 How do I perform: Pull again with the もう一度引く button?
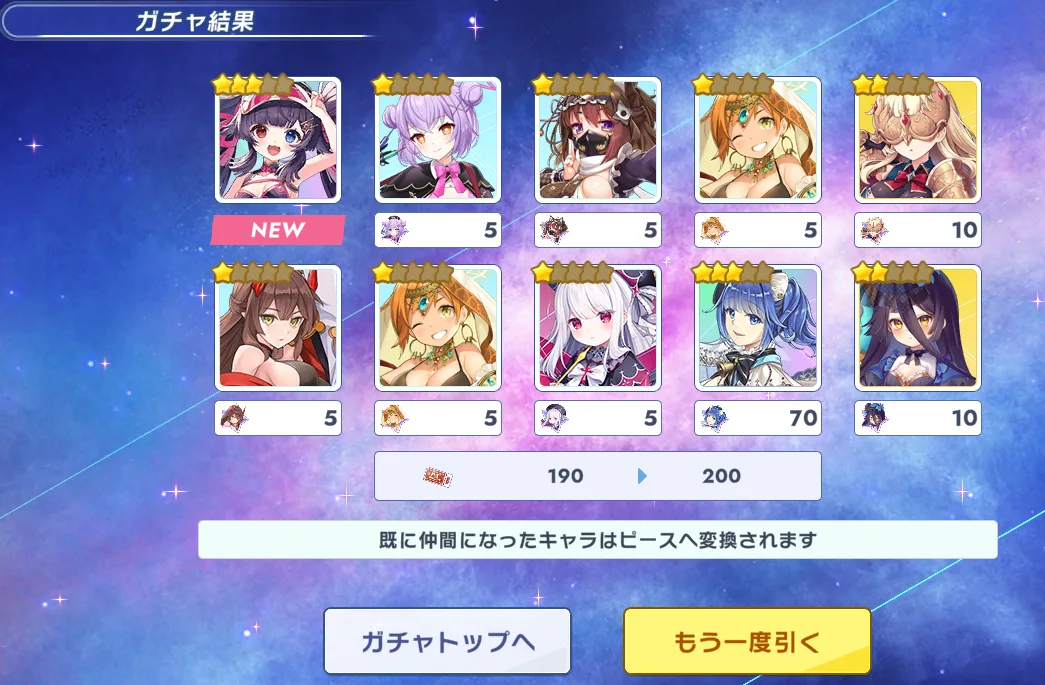[x=747, y=641]
